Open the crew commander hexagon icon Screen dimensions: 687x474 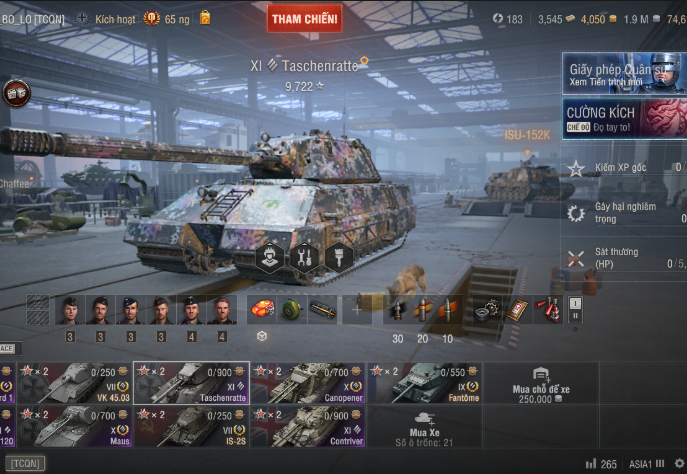coord(269,257)
